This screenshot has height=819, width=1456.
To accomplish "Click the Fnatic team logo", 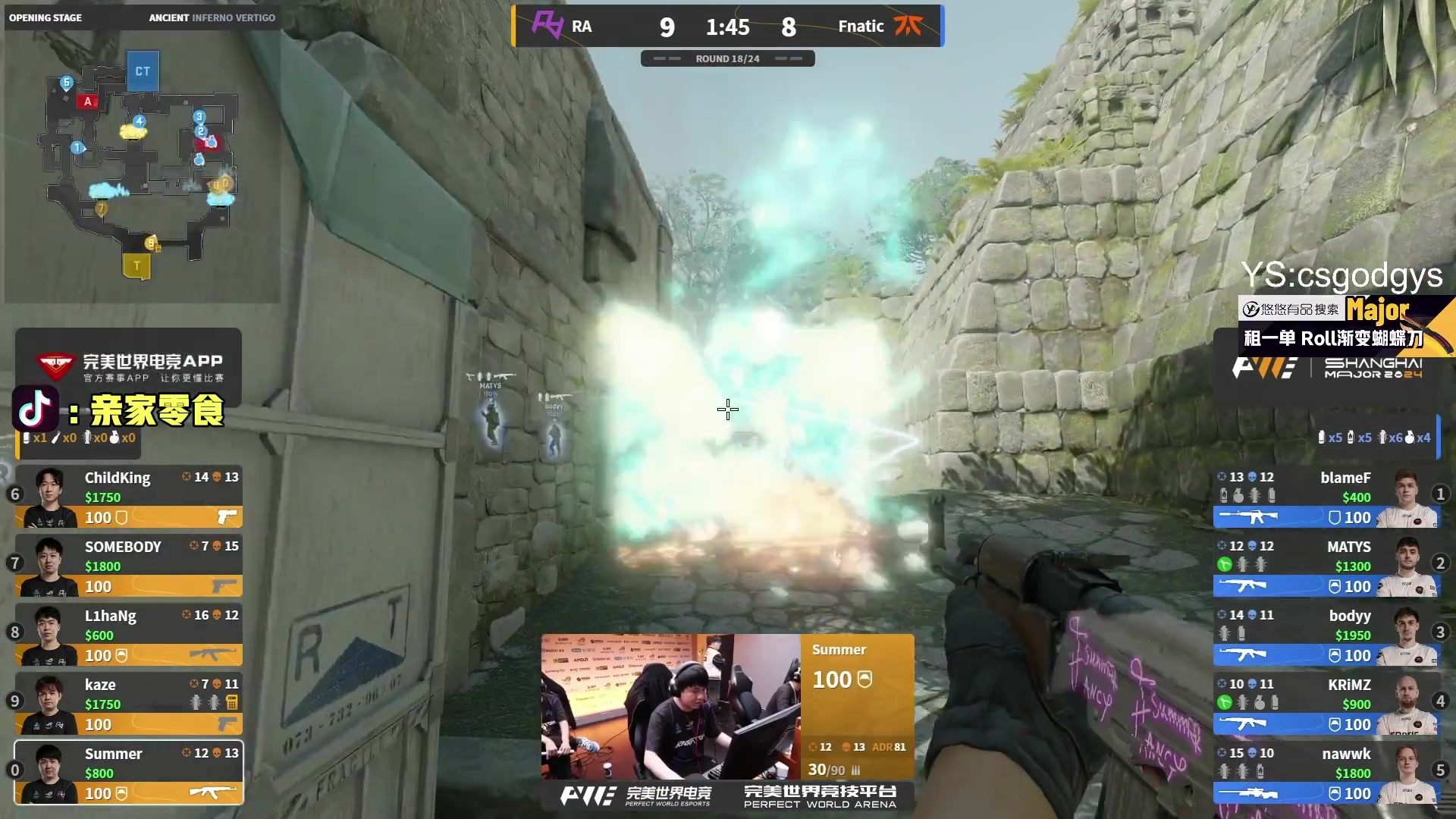I will (x=908, y=26).
